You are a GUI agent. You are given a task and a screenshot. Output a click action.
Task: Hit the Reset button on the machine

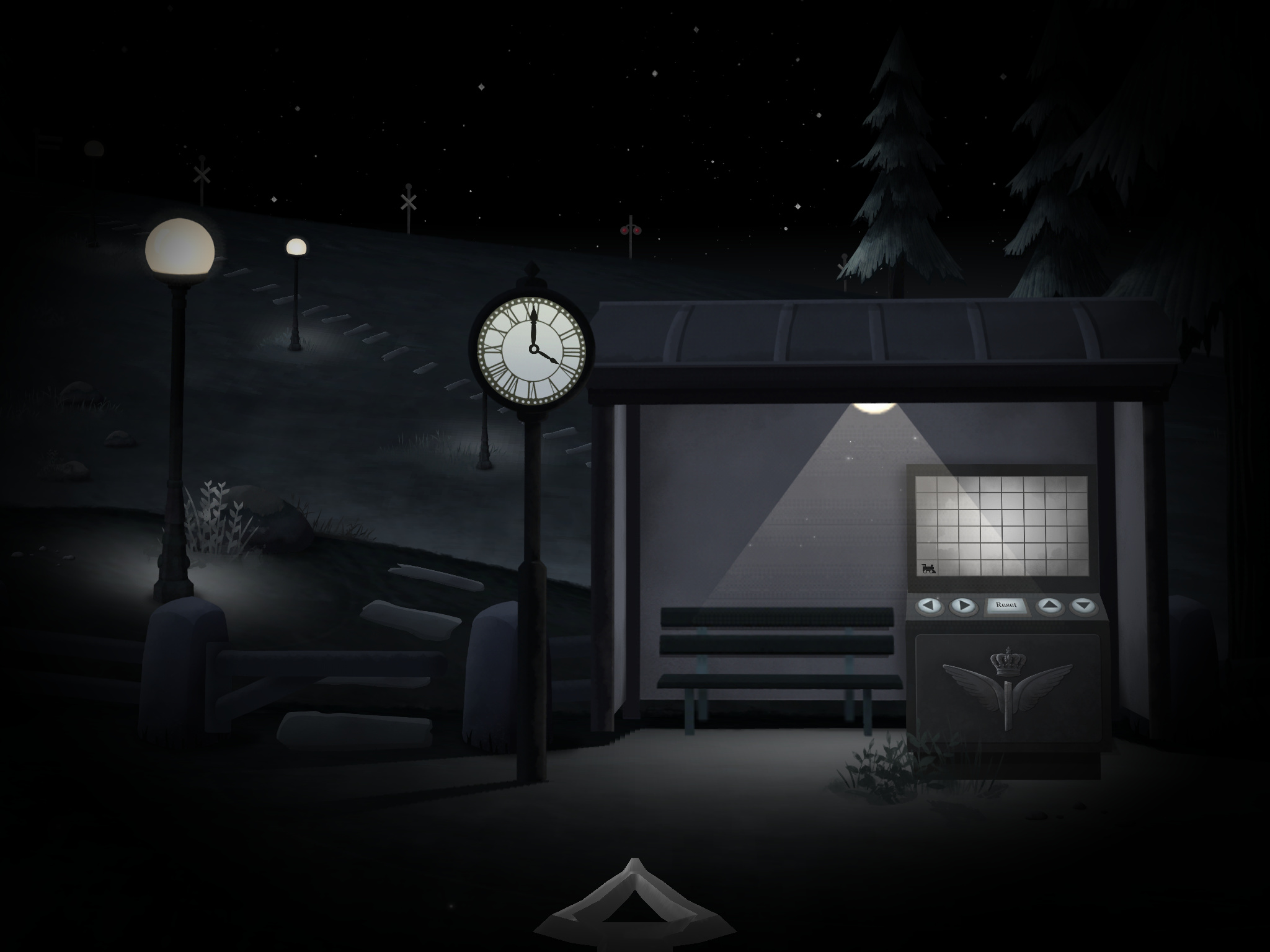click(1006, 605)
